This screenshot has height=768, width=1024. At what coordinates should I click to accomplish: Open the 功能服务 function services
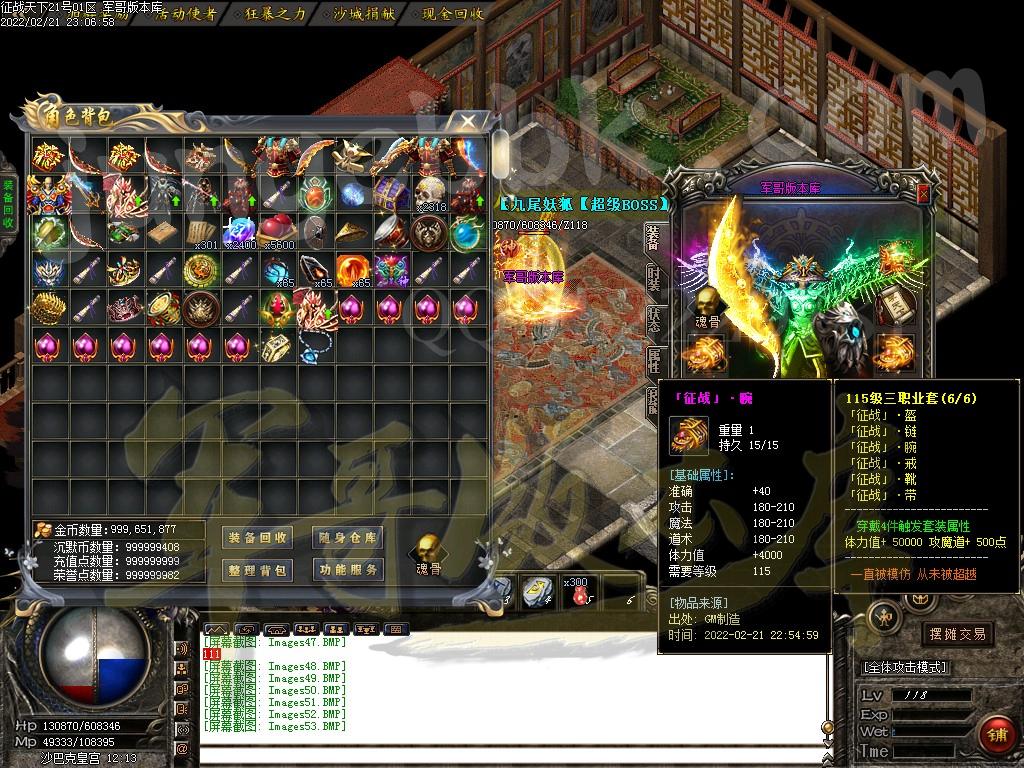tap(348, 570)
